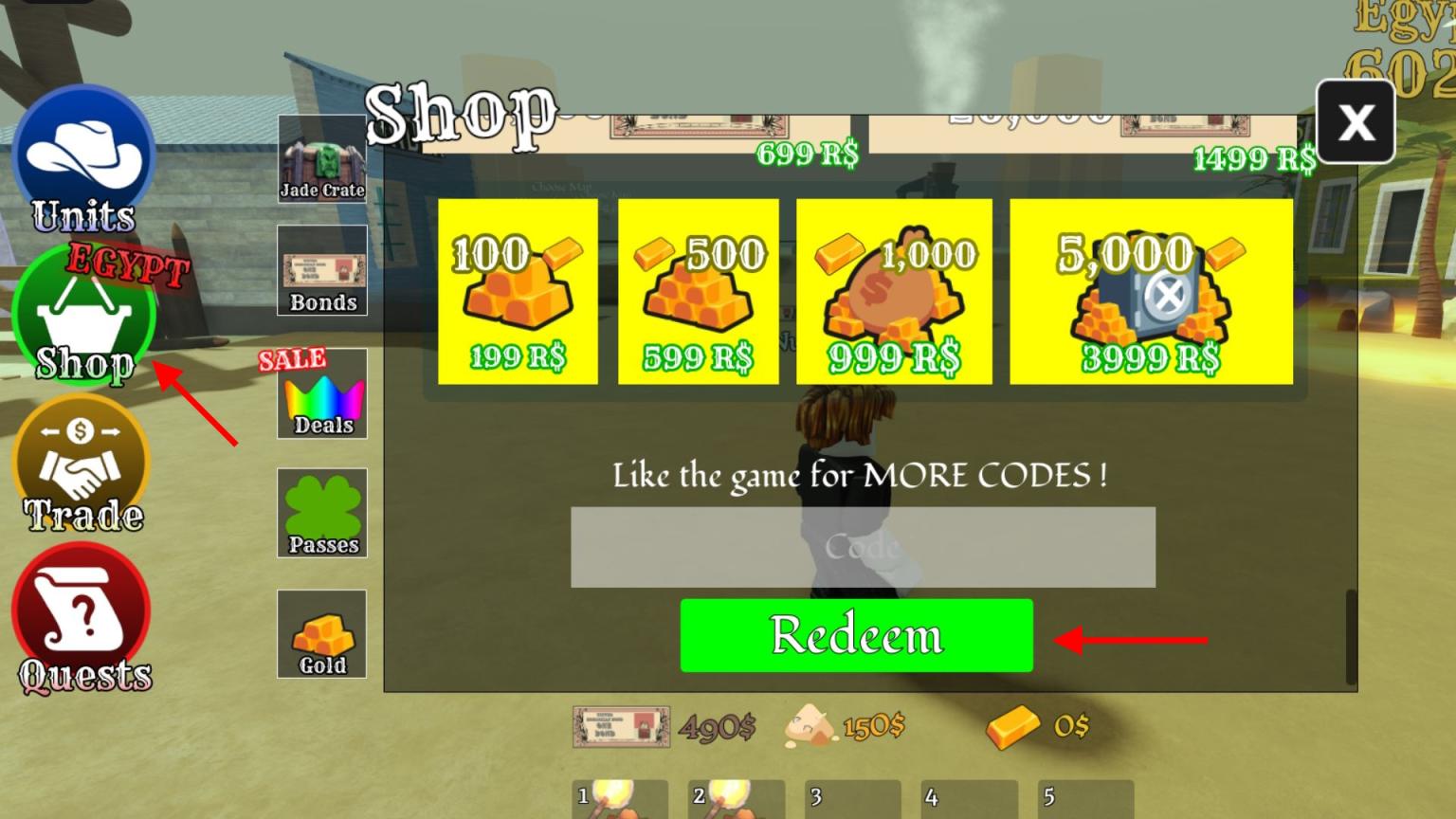Viewport: 1456px width, 819px height.
Task: Select the Bonds shop category
Action: (321, 270)
